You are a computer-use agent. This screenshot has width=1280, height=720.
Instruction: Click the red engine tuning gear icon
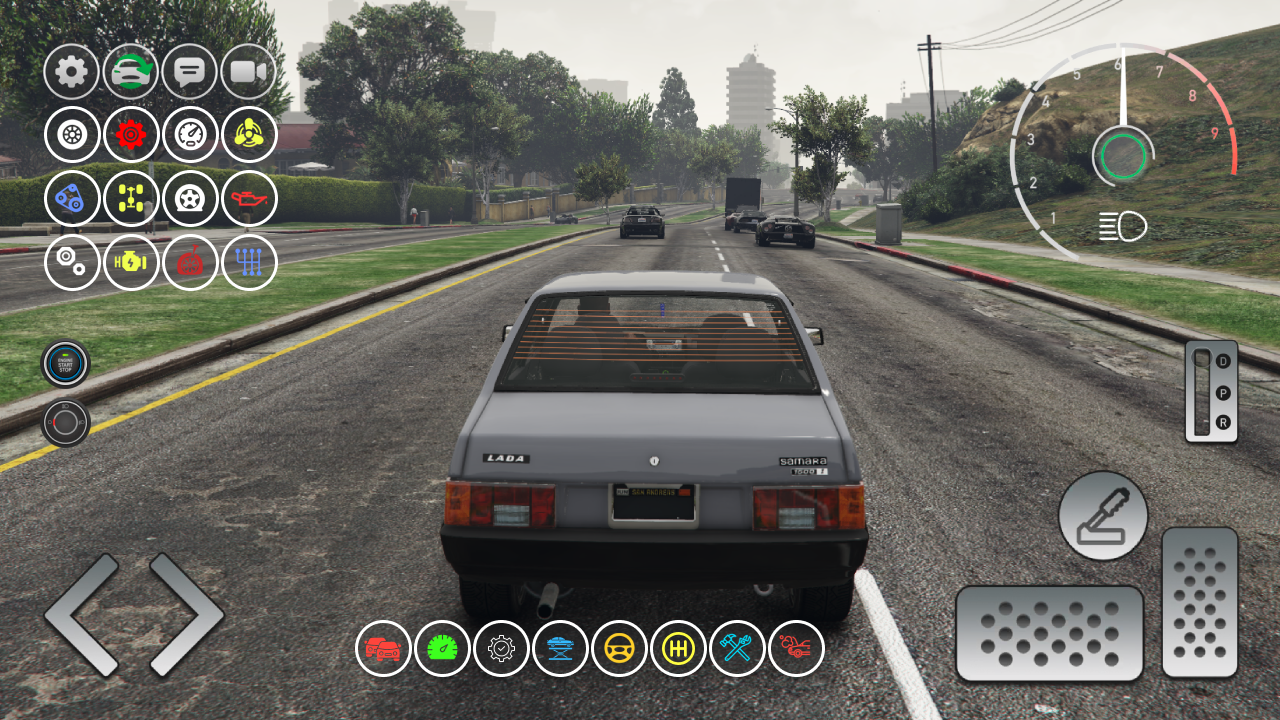pyautogui.click(x=131, y=135)
